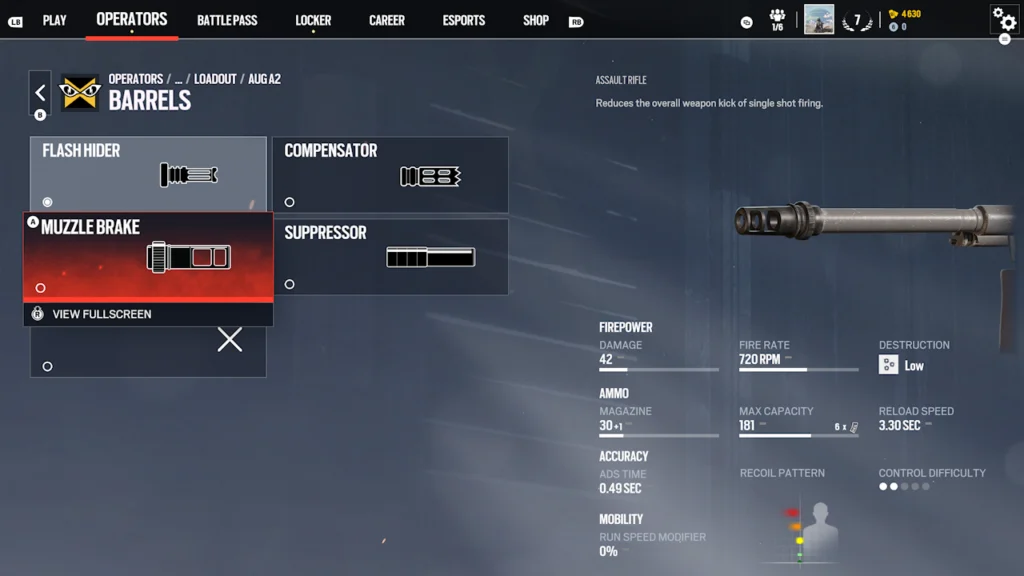
Task: Select the Operators tab
Action: point(132,19)
